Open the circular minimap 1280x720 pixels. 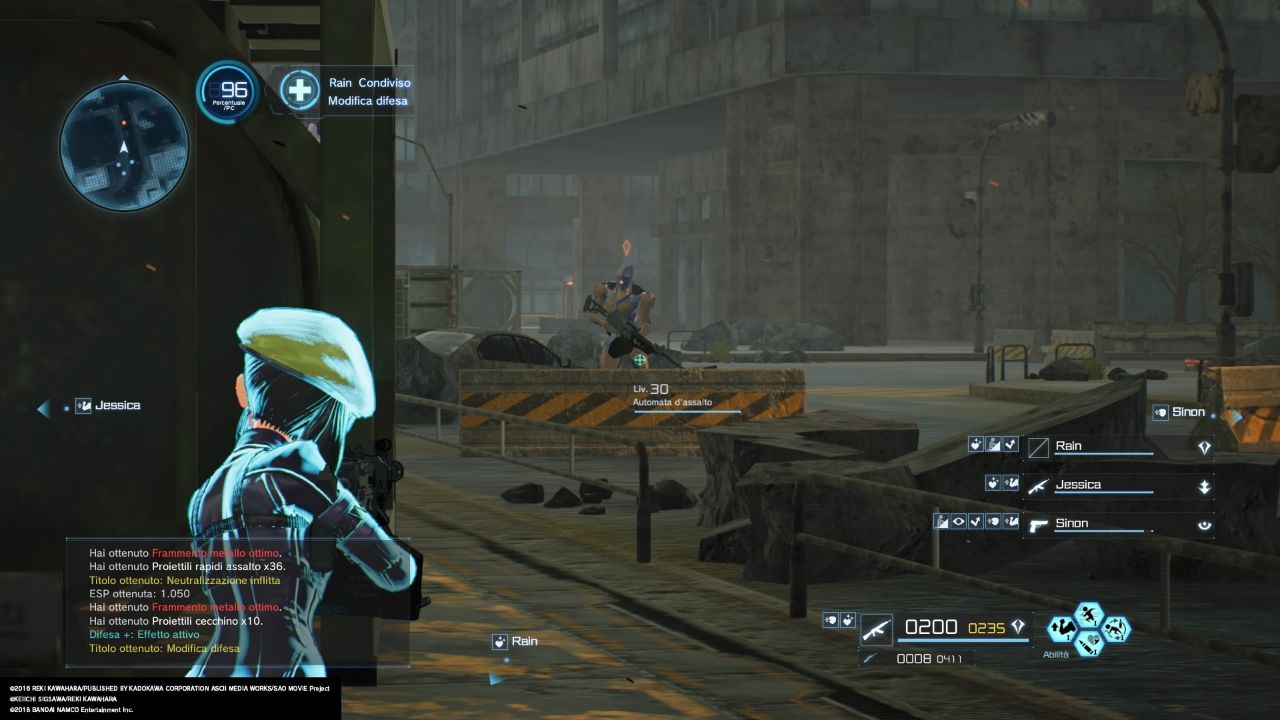[124, 146]
